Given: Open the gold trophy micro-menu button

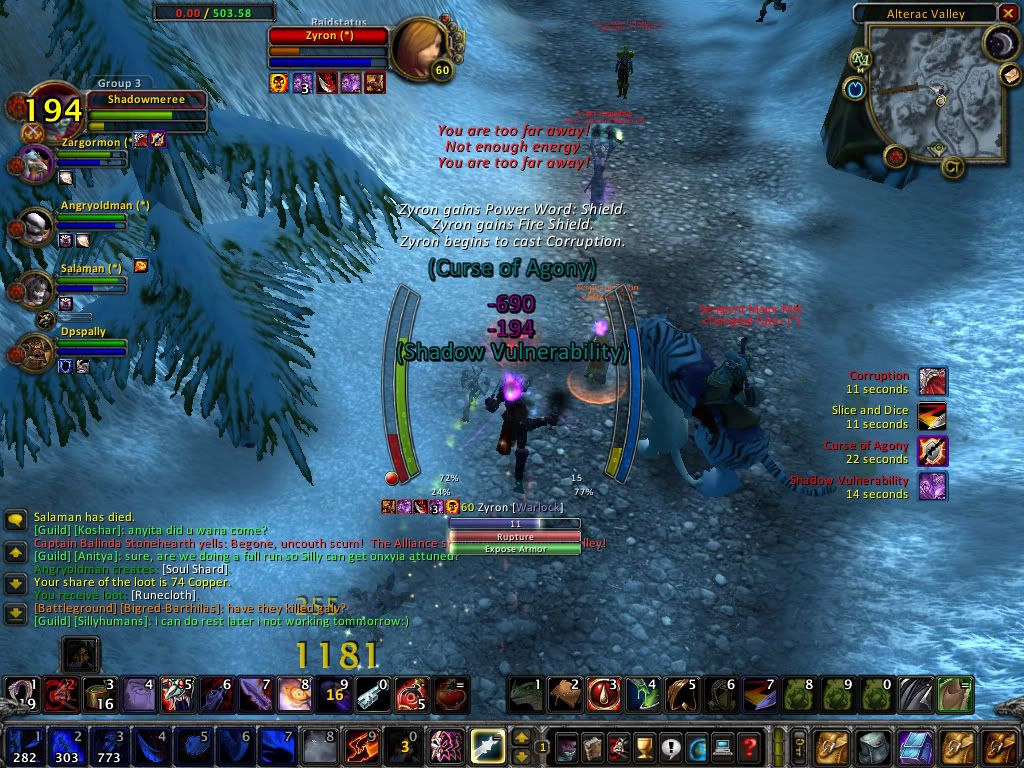Looking at the screenshot, I should point(643,747).
